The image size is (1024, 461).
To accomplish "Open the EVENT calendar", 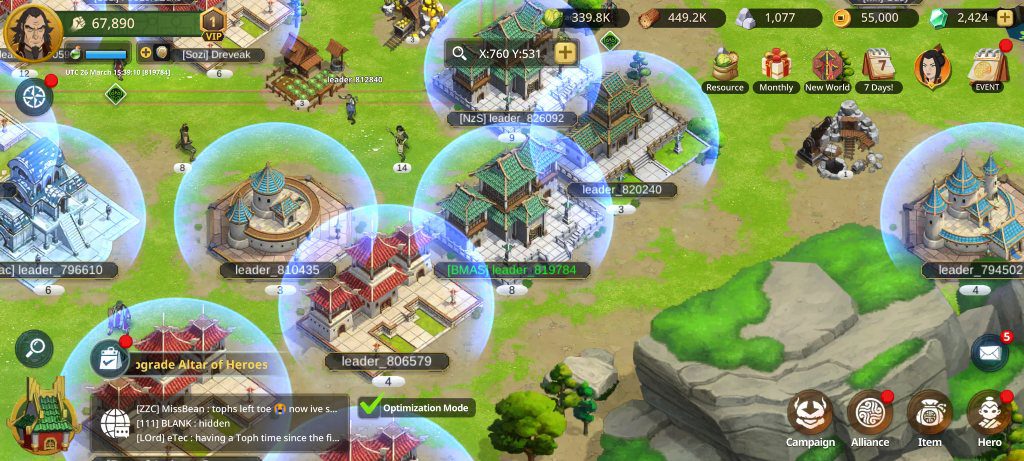I will coord(987,68).
